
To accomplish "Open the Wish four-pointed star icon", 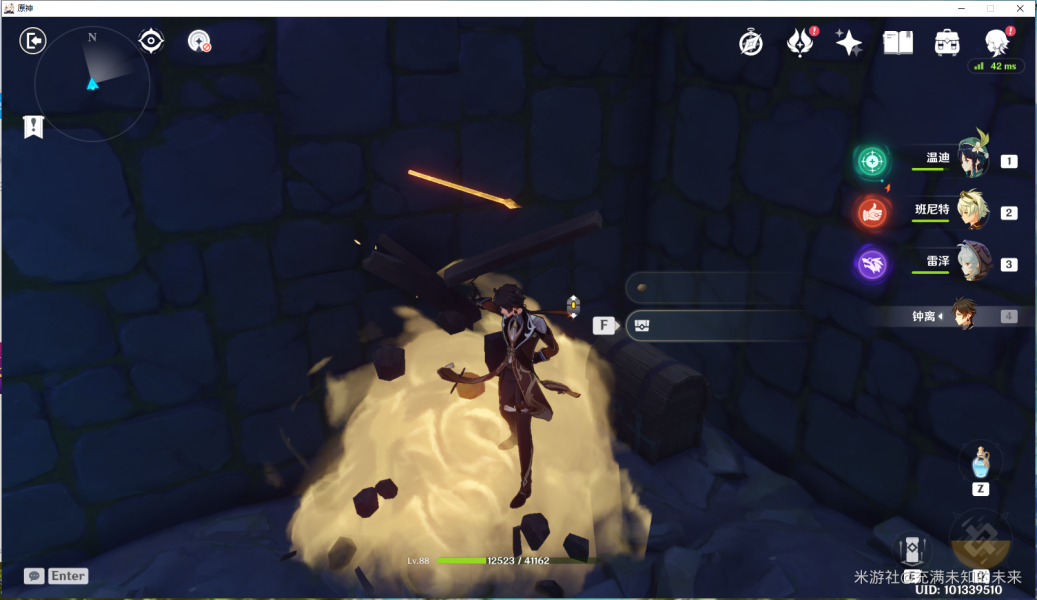I will [849, 43].
